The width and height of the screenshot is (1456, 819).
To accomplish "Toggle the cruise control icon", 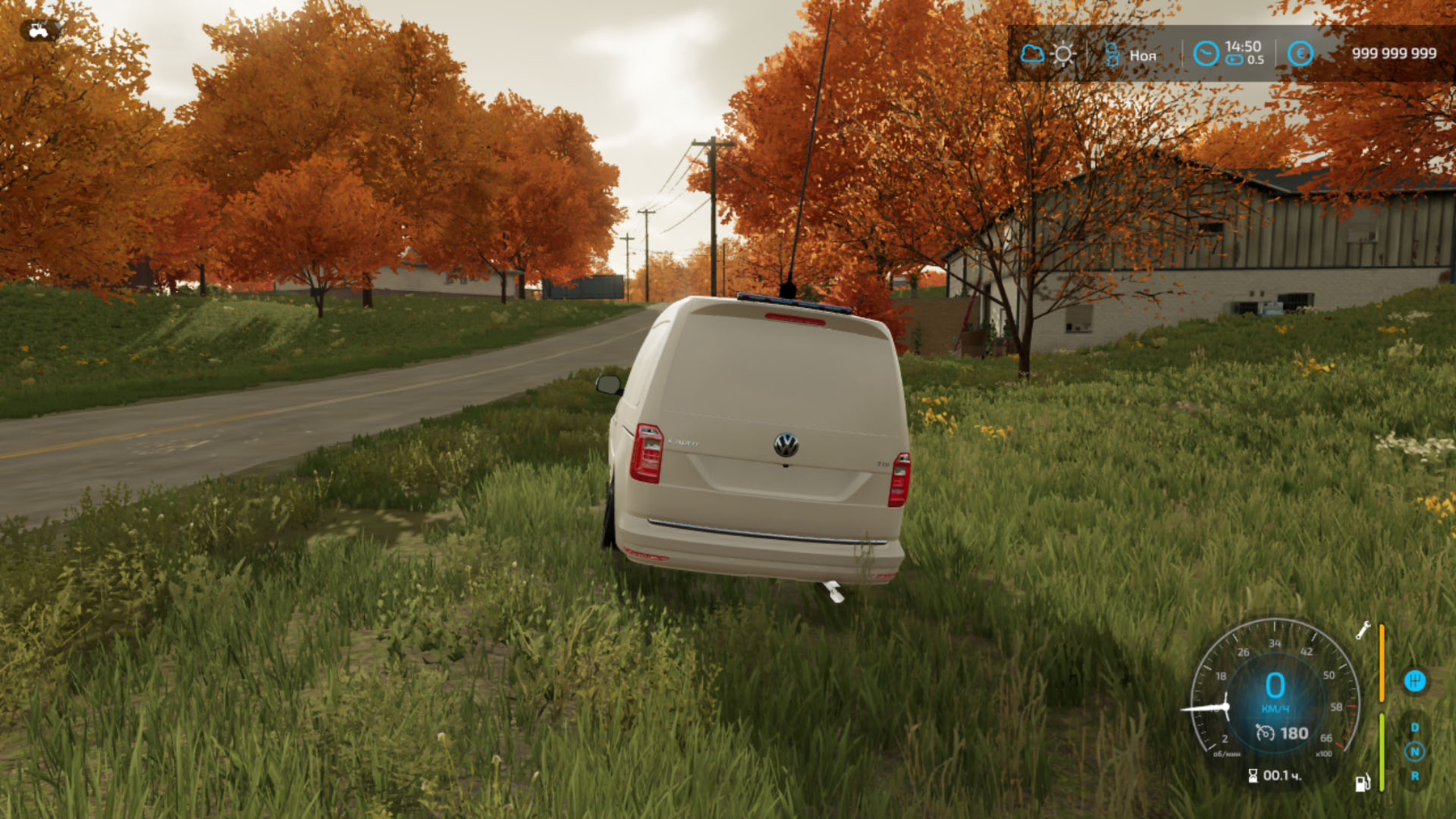I will 1265,733.
